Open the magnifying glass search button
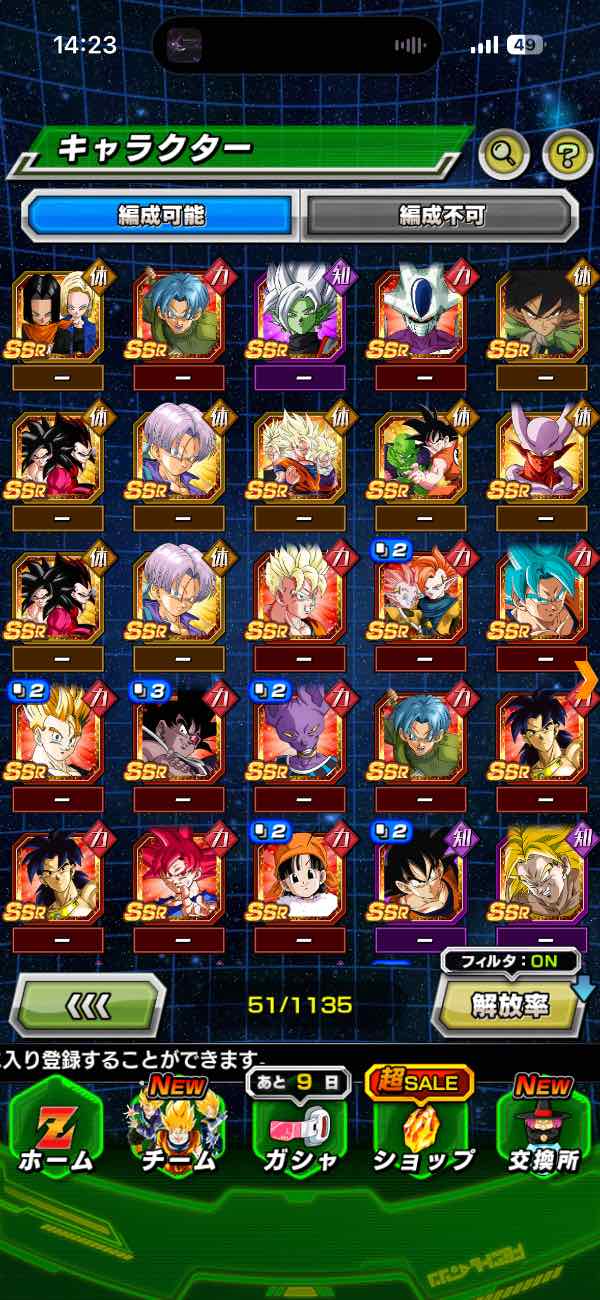This screenshot has height=1300, width=600. pos(504,154)
